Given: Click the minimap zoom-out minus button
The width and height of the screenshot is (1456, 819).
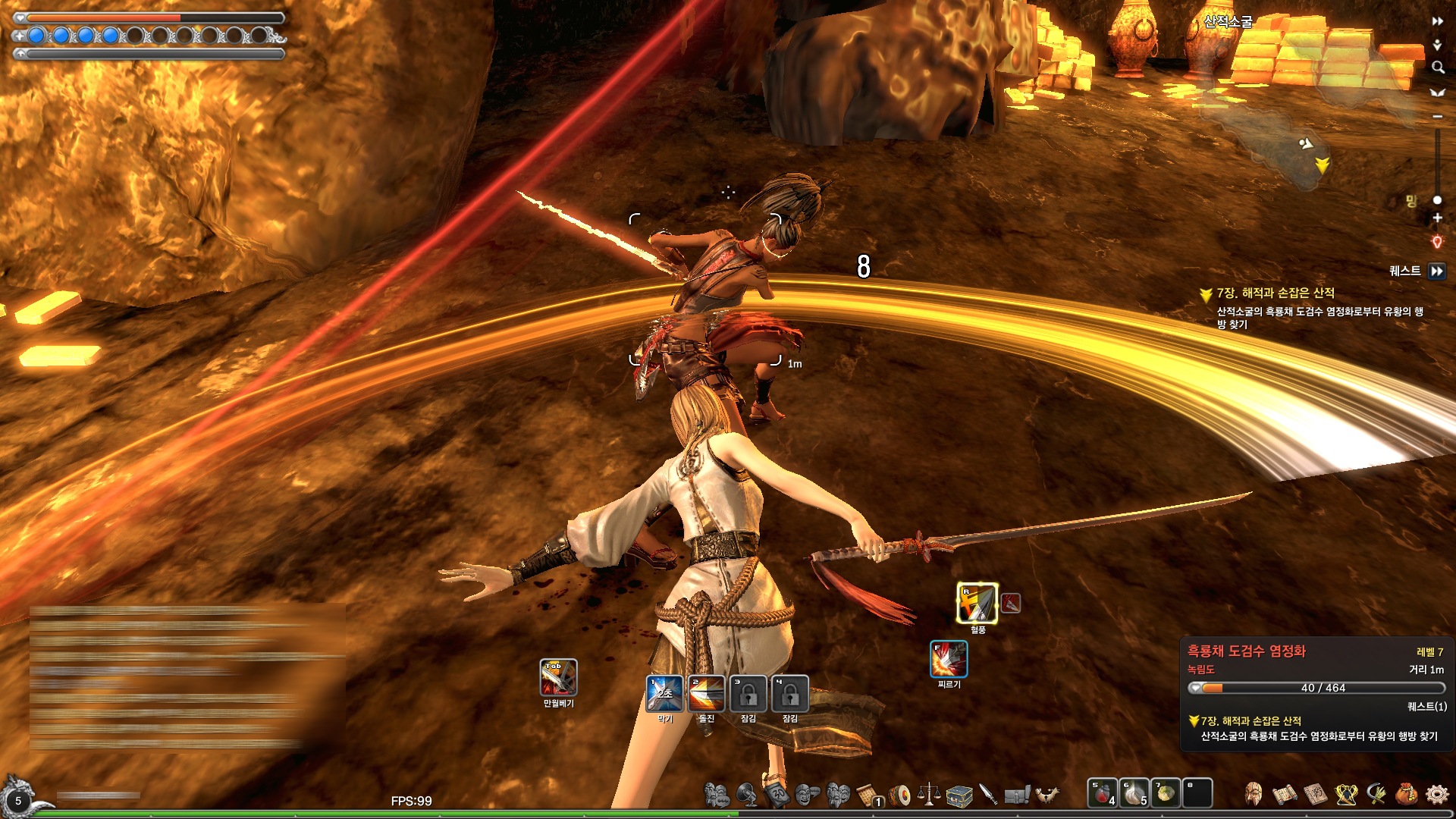Looking at the screenshot, I should pos(1437,116).
